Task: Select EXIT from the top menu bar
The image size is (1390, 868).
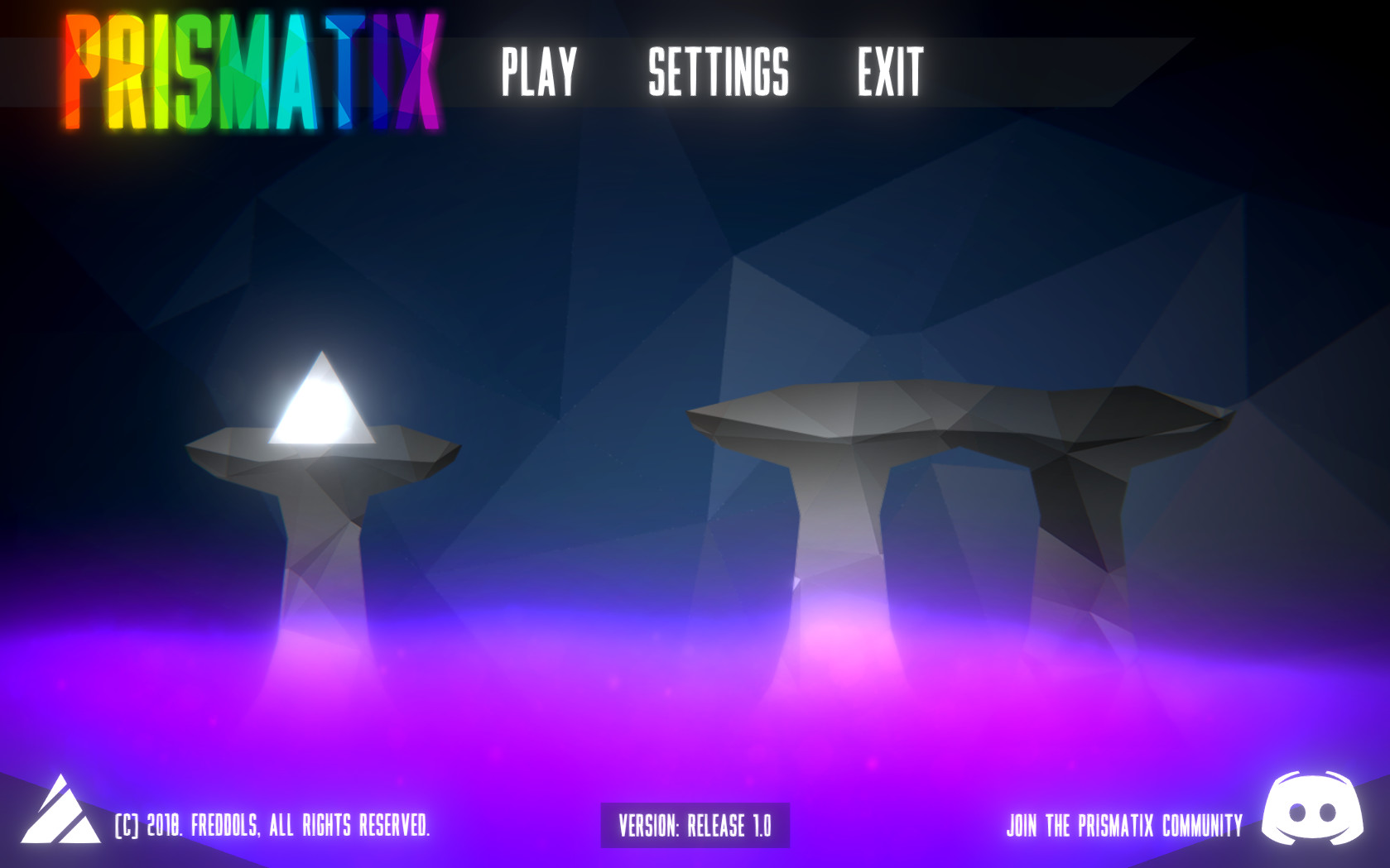Action: click(889, 73)
